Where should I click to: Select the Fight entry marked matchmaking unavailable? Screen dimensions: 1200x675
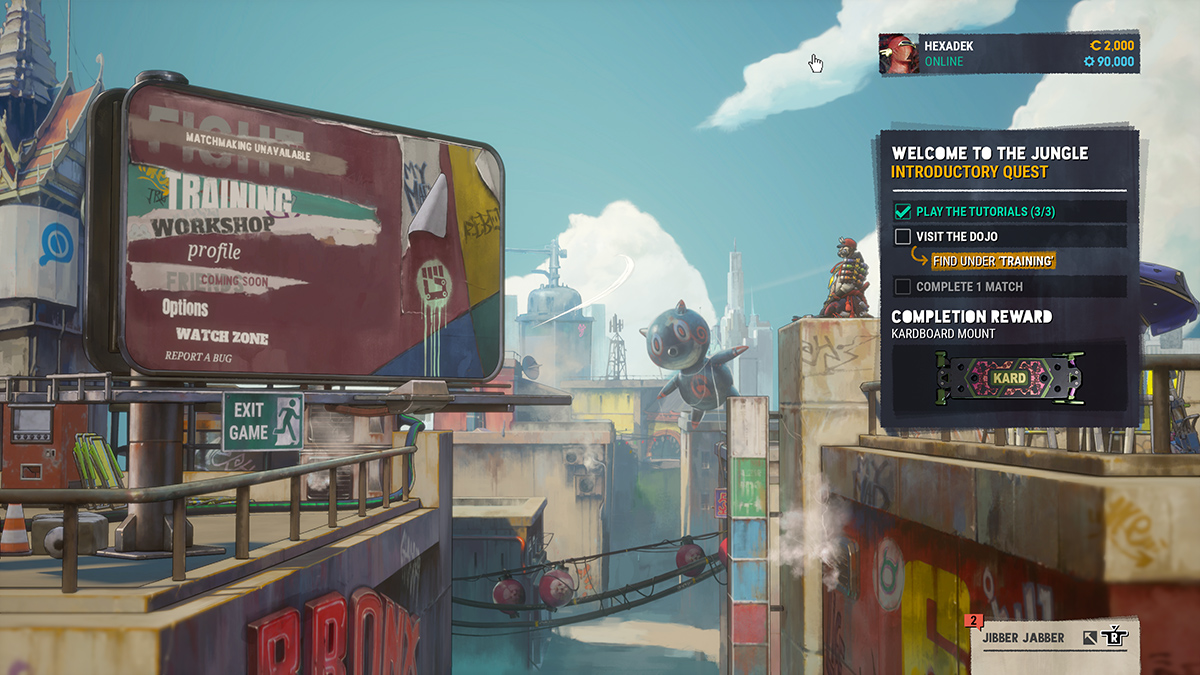pyautogui.click(x=229, y=146)
